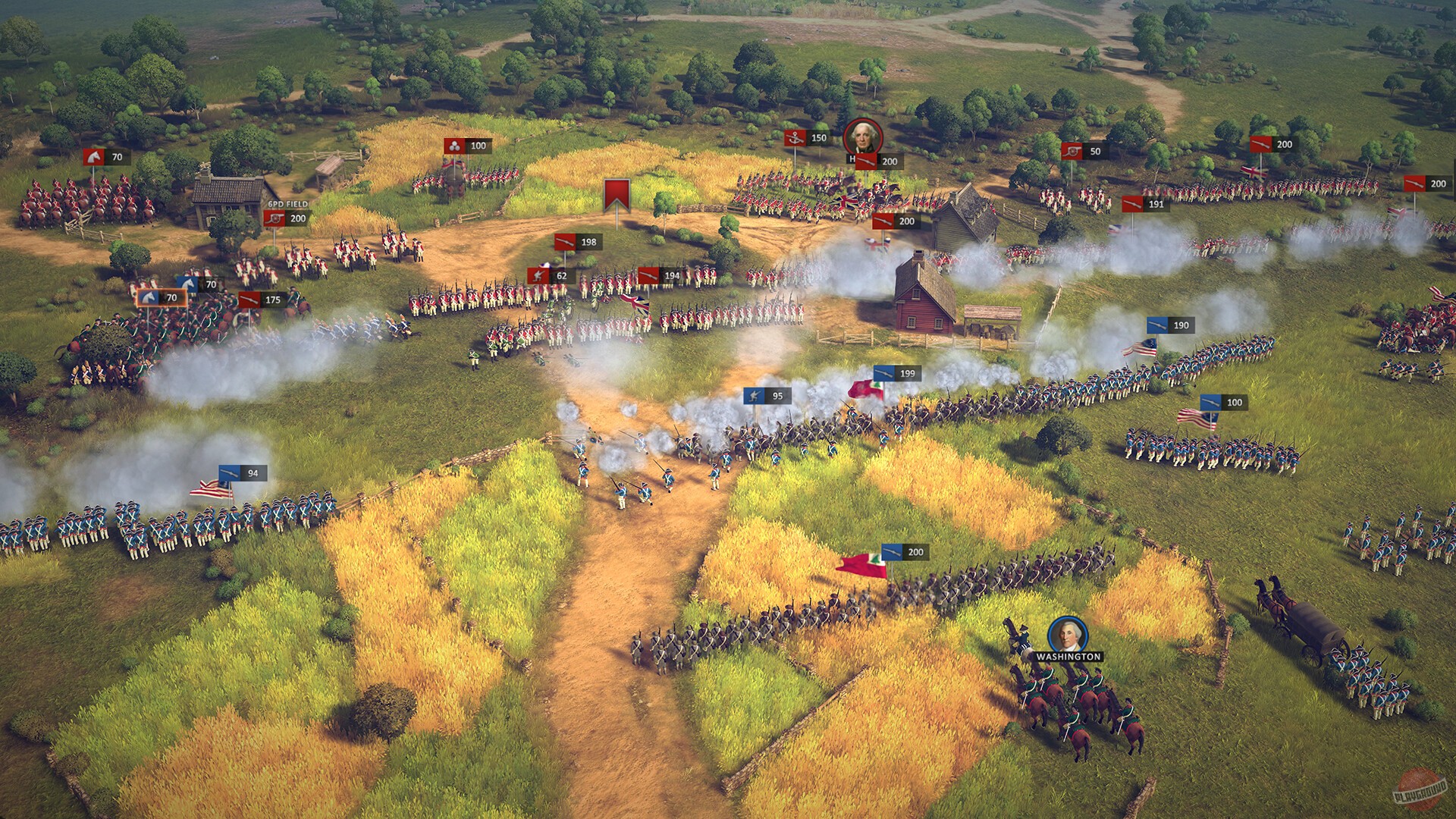Select the red anchor unit marker 150
The image size is (1456, 819).
[806, 138]
